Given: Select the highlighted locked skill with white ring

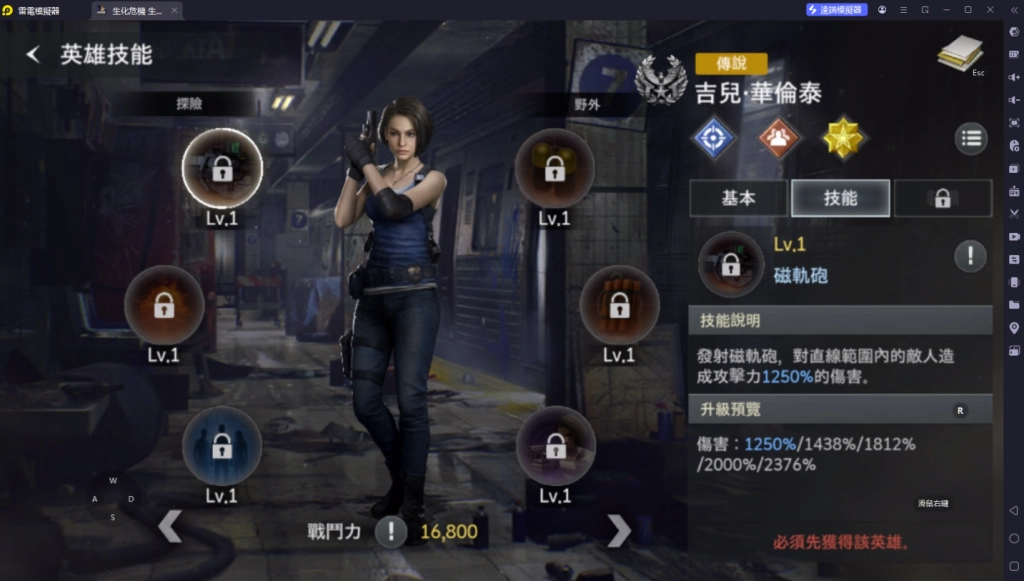Looking at the screenshot, I should pos(222,168).
